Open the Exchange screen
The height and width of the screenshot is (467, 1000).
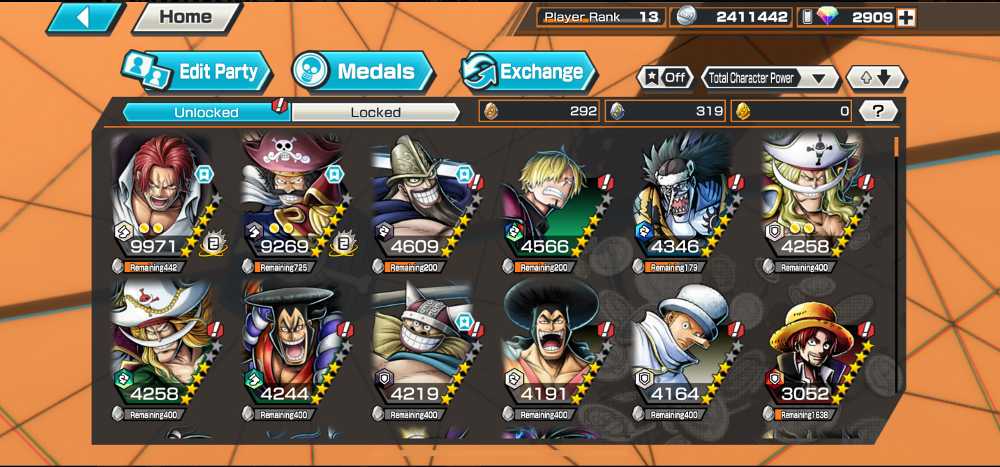pyautogui.click(x=528, y=72)
